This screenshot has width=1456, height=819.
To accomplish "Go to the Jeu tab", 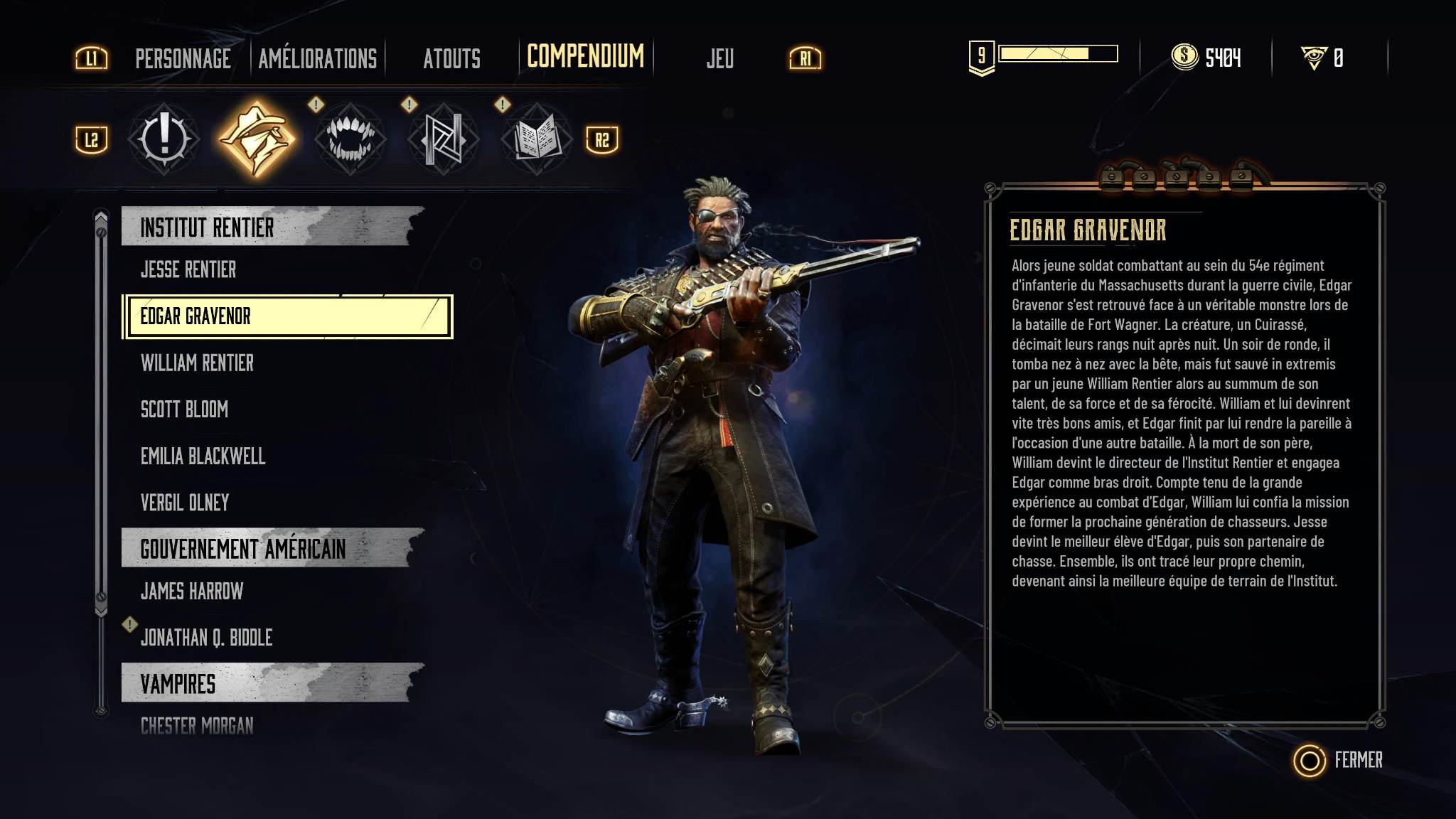I will (x=719, y=58).
